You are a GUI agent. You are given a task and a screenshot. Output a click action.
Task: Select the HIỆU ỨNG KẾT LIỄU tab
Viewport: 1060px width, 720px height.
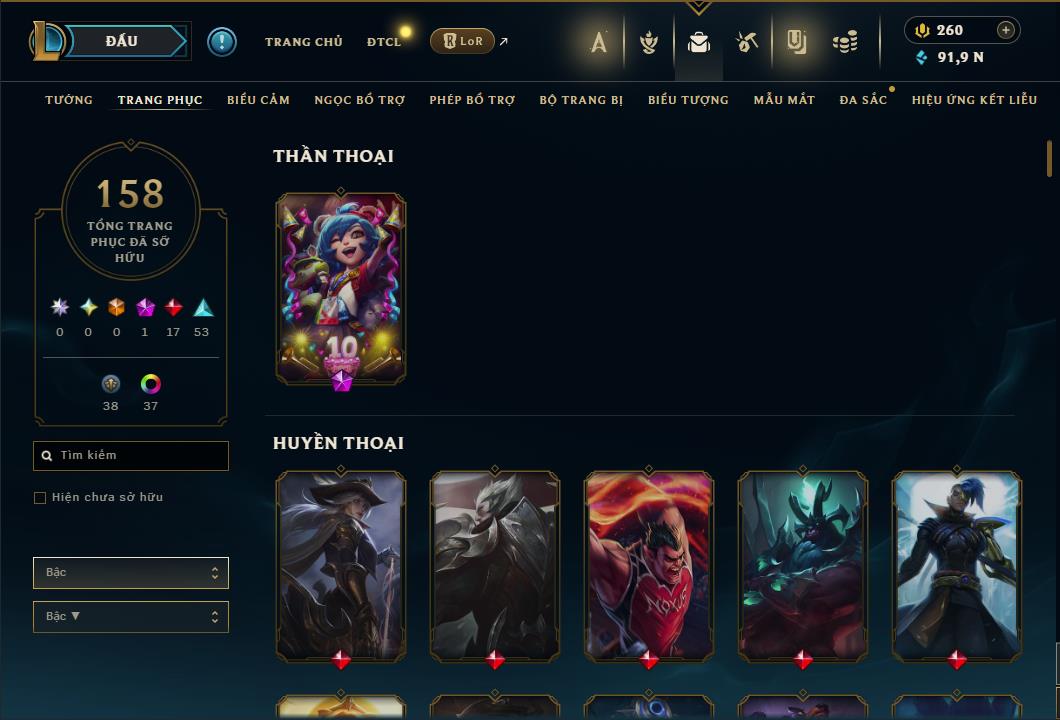(x=974, y=100)
